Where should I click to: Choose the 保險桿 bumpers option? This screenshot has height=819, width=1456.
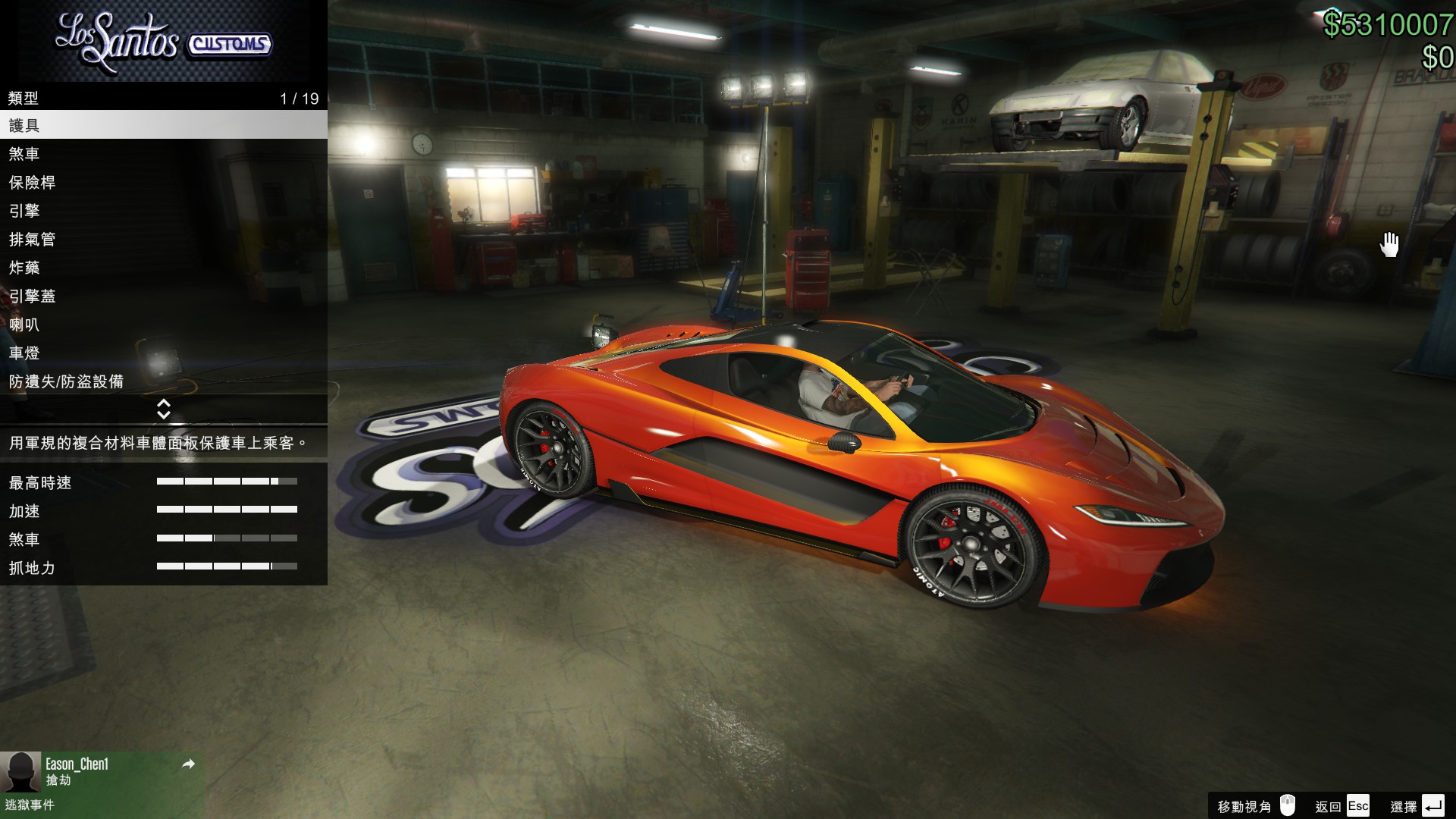click(163, 183)
